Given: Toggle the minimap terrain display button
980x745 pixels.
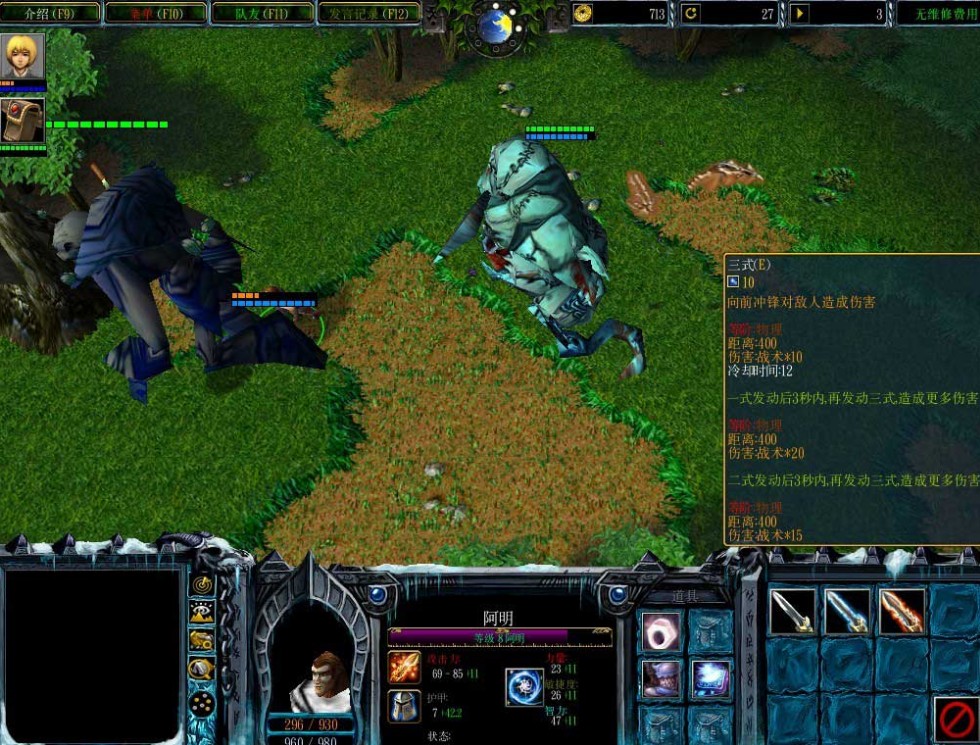Looking at the screenshot, I should [x=203, y=613].
